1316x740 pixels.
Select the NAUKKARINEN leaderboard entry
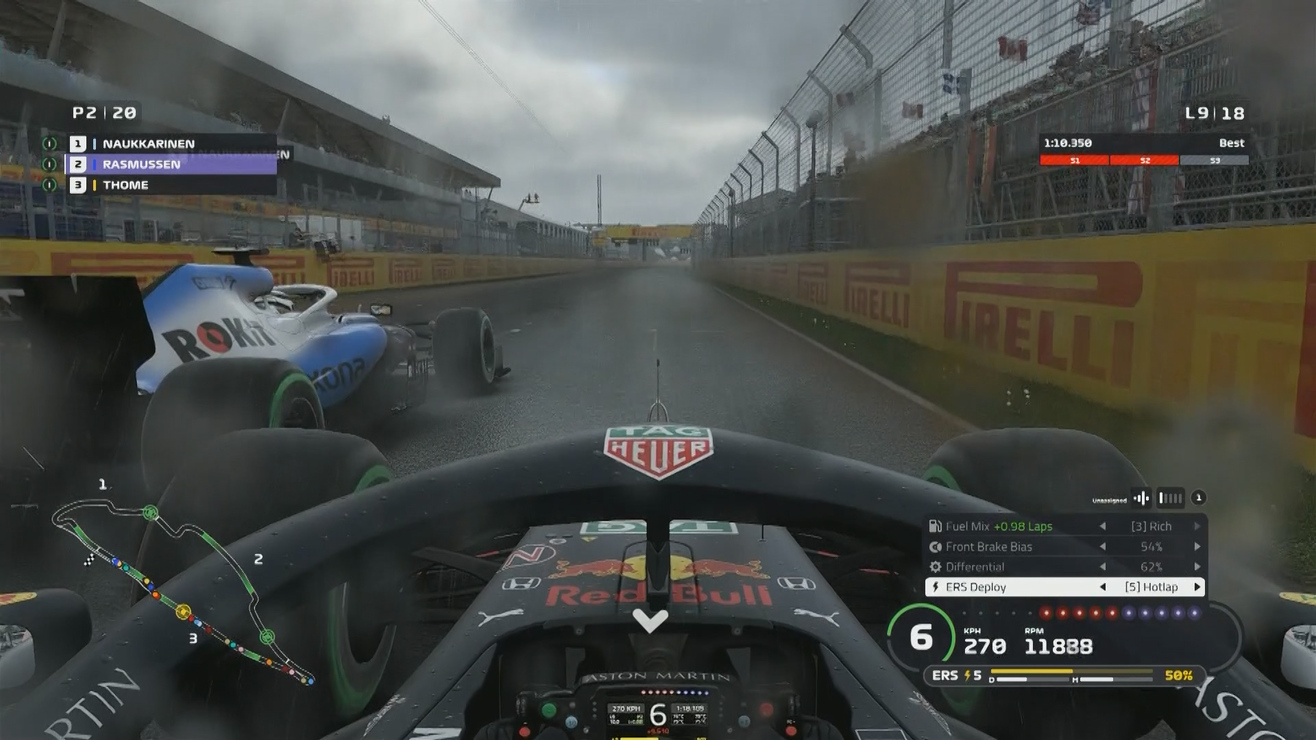150,144
